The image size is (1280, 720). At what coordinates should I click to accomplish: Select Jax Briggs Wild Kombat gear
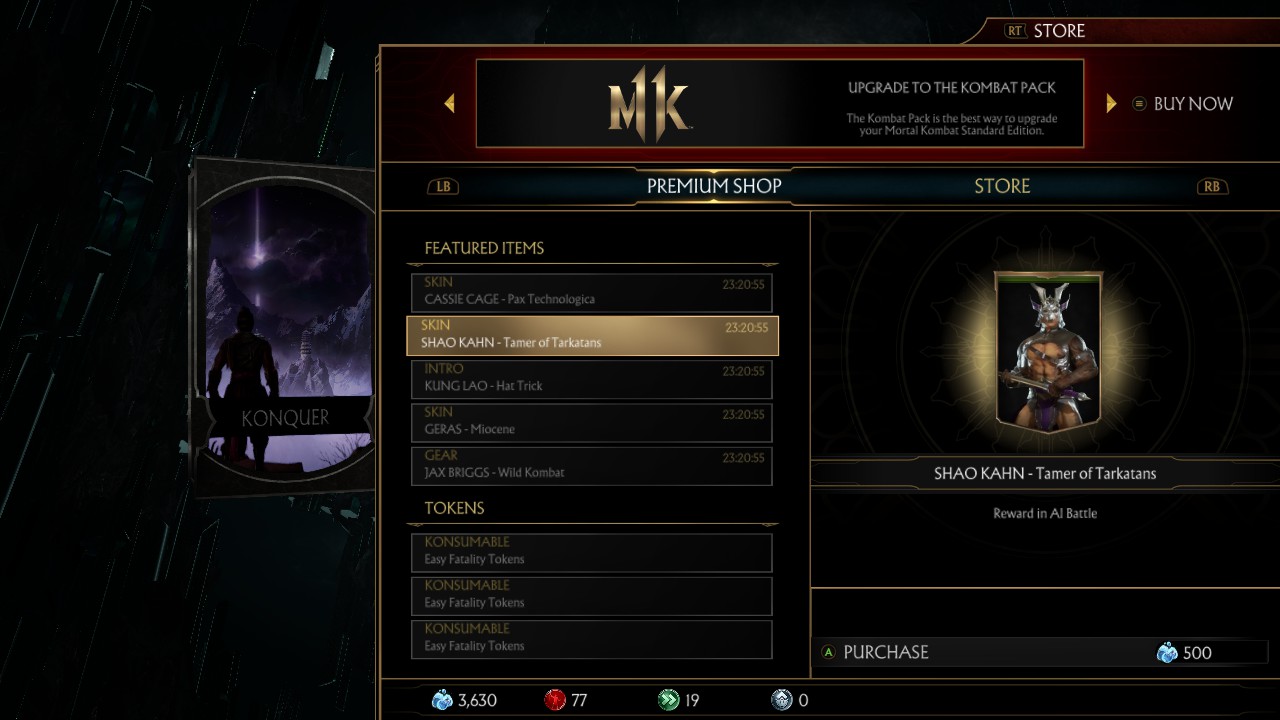click(591, 466)
